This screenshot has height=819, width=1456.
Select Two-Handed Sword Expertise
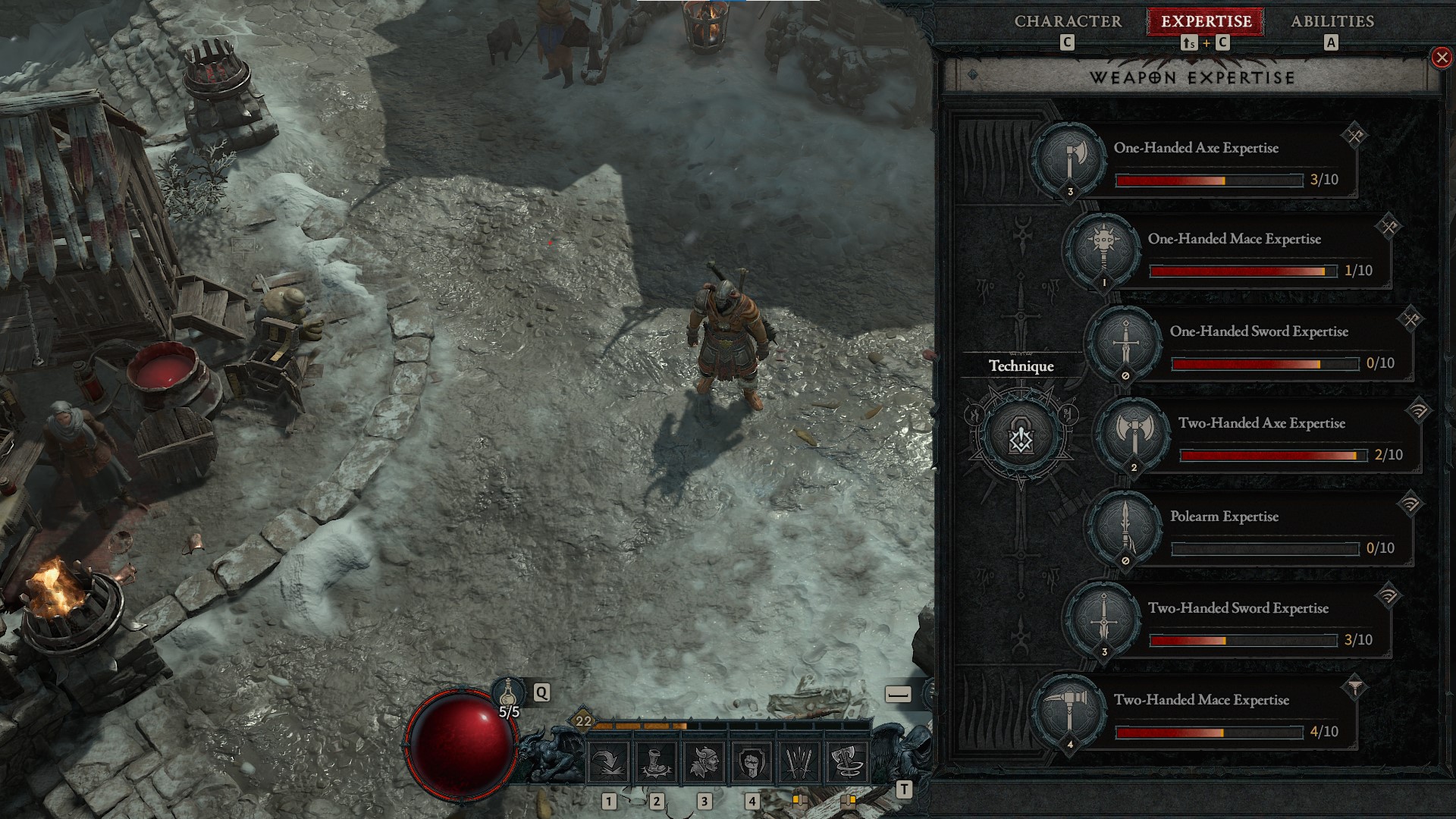(1104, 620)
